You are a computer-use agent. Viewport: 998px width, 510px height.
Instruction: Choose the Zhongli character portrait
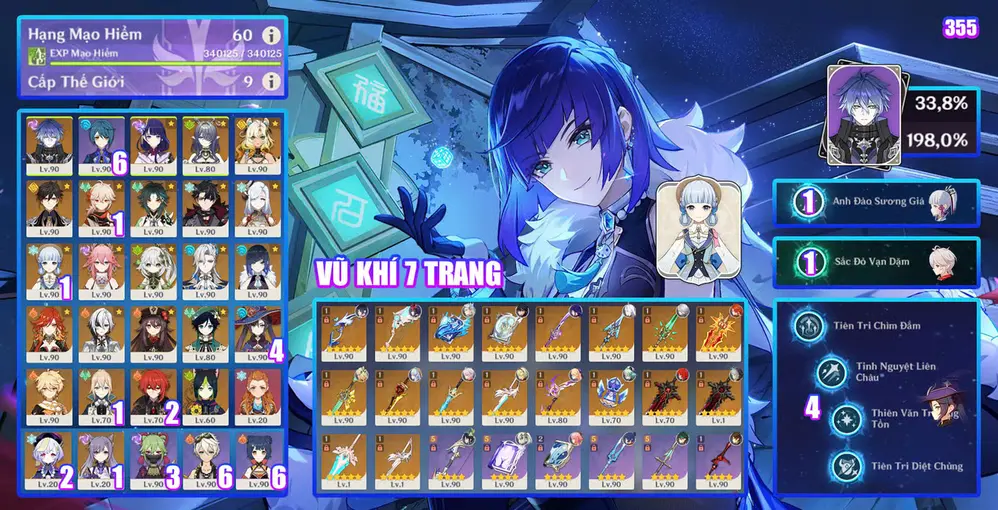tap(47, 205)
